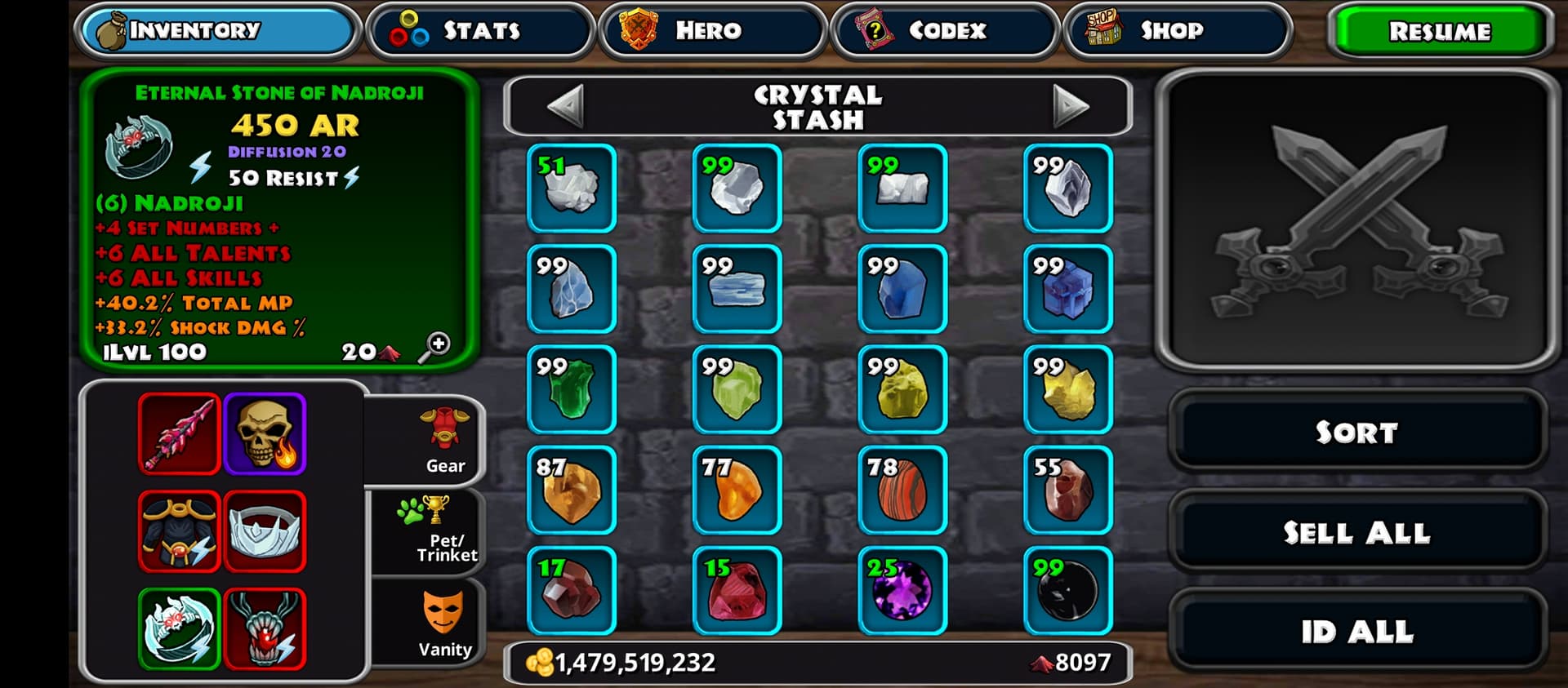This screenshot has height=688, width=1568.
Task: Identify all items with ID All
Action: click(1356, 631)
